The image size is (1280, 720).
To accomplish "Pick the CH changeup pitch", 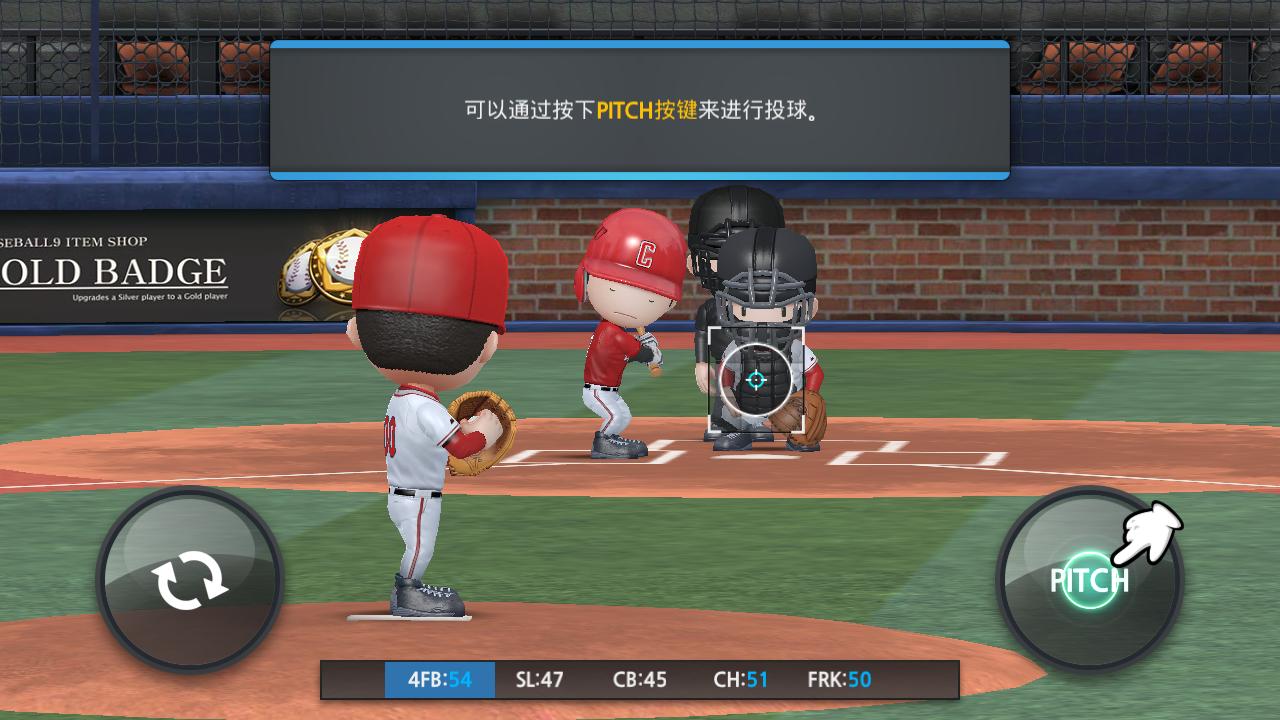I will click(x=741, y=680).
